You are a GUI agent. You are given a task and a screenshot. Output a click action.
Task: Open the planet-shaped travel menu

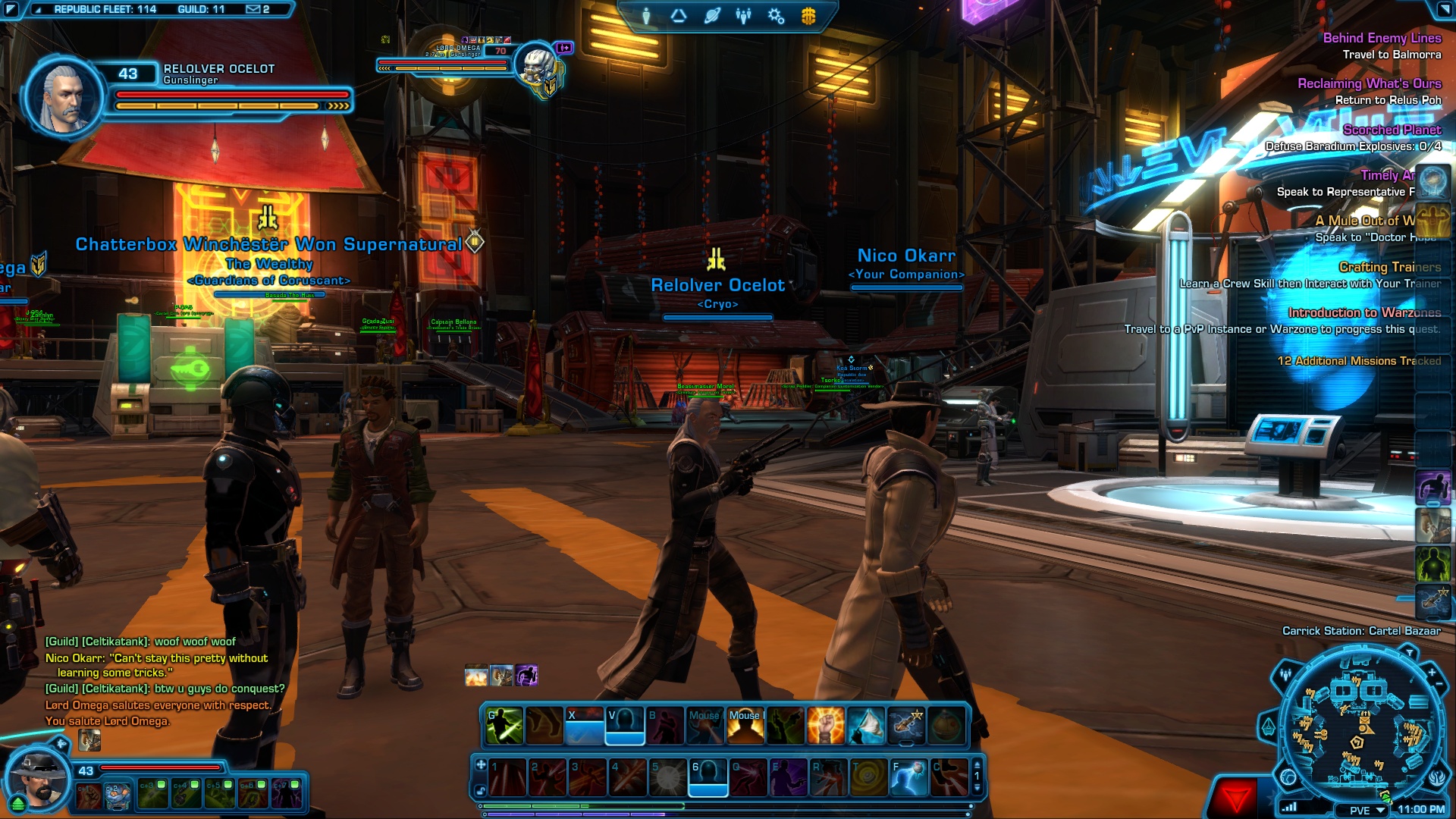[x=711, y=16]
